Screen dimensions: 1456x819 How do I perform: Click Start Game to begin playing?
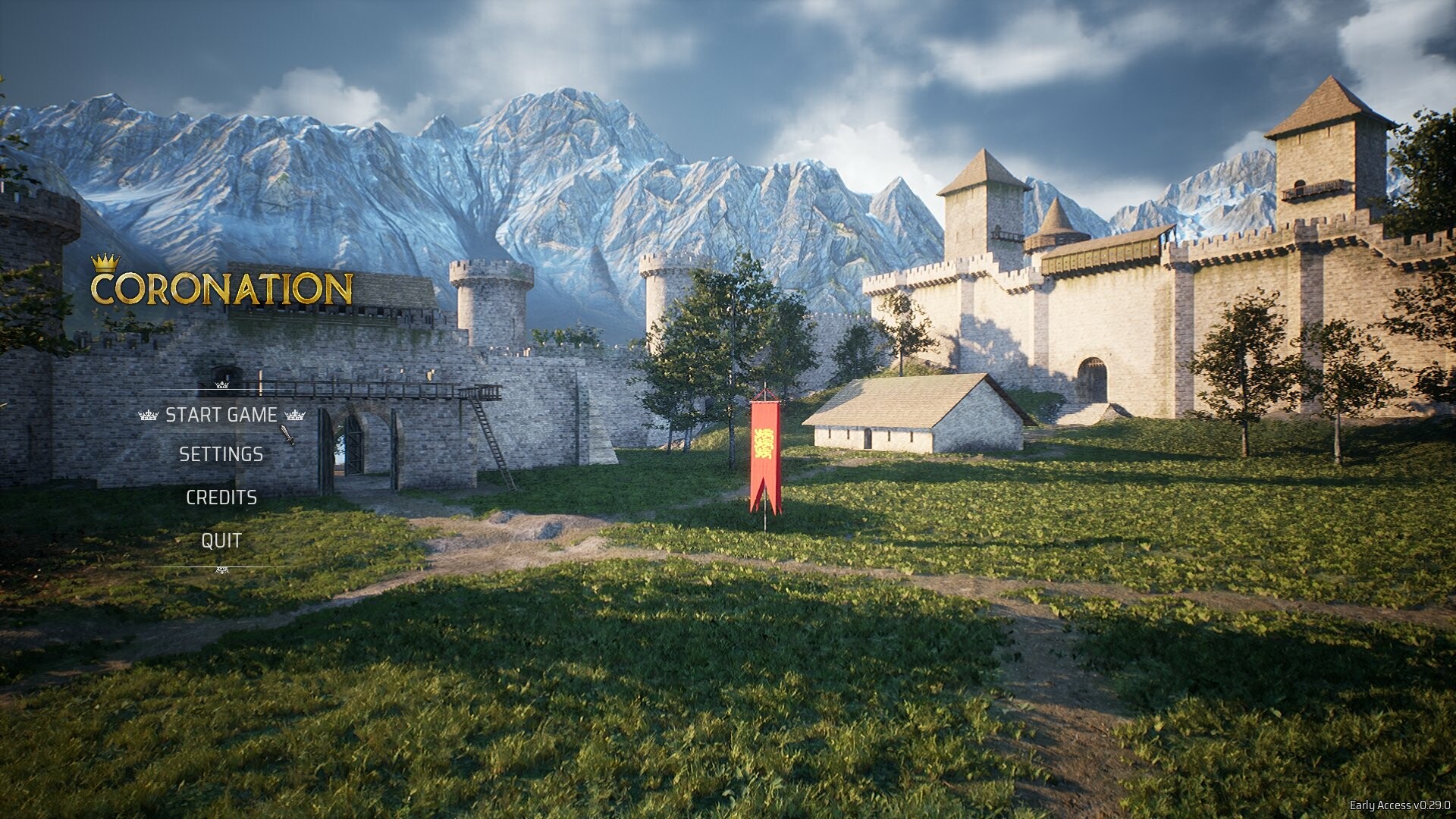[222, 416]
